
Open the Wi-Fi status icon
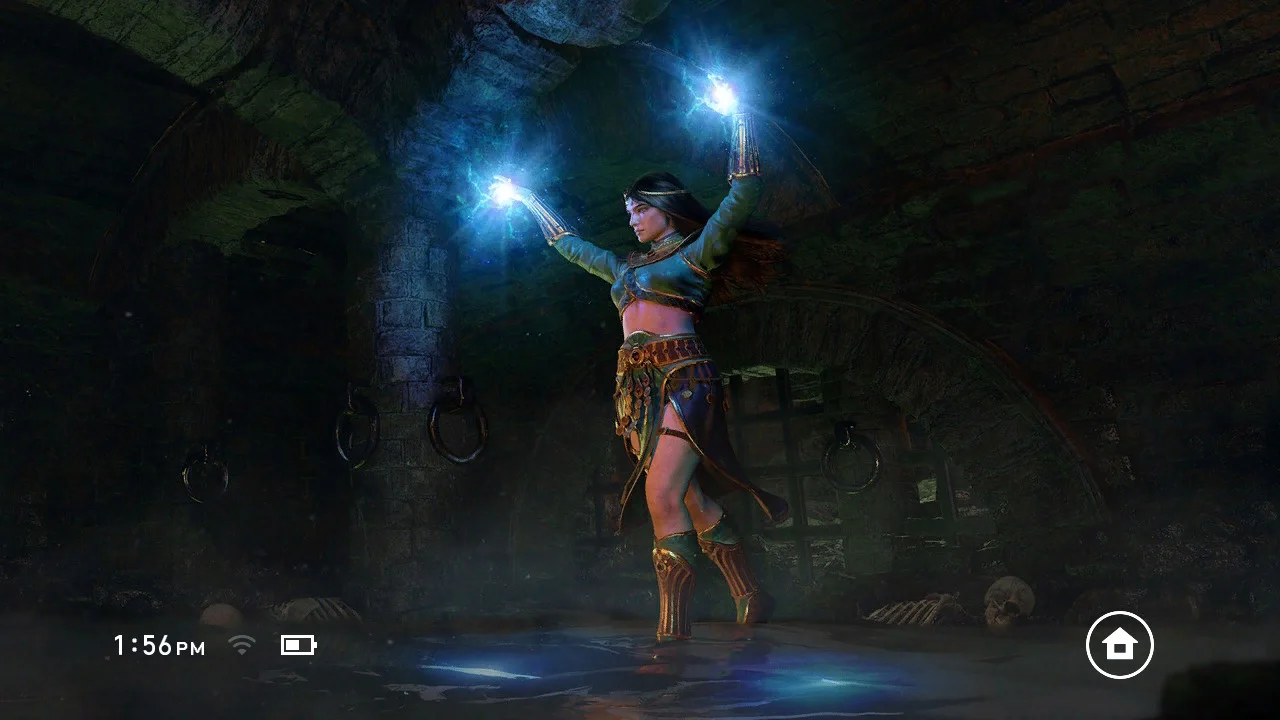click(241, 645)
